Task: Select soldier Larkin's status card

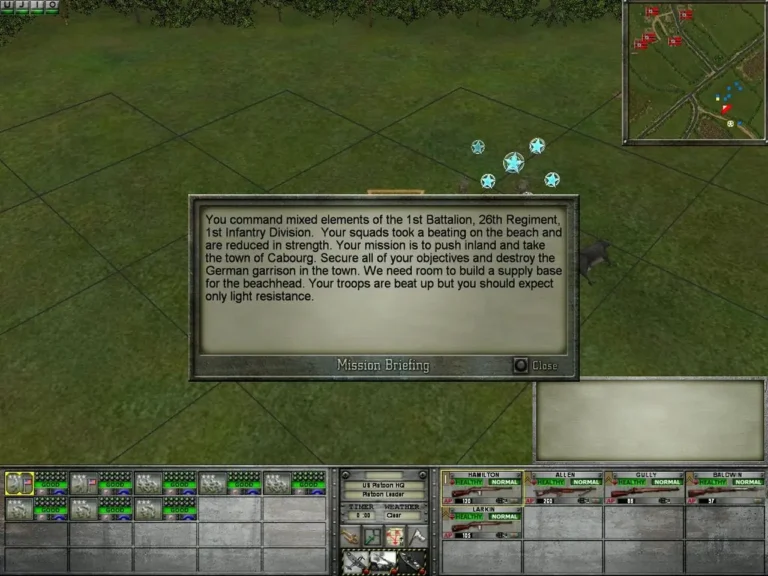Action: pos(483,521)
